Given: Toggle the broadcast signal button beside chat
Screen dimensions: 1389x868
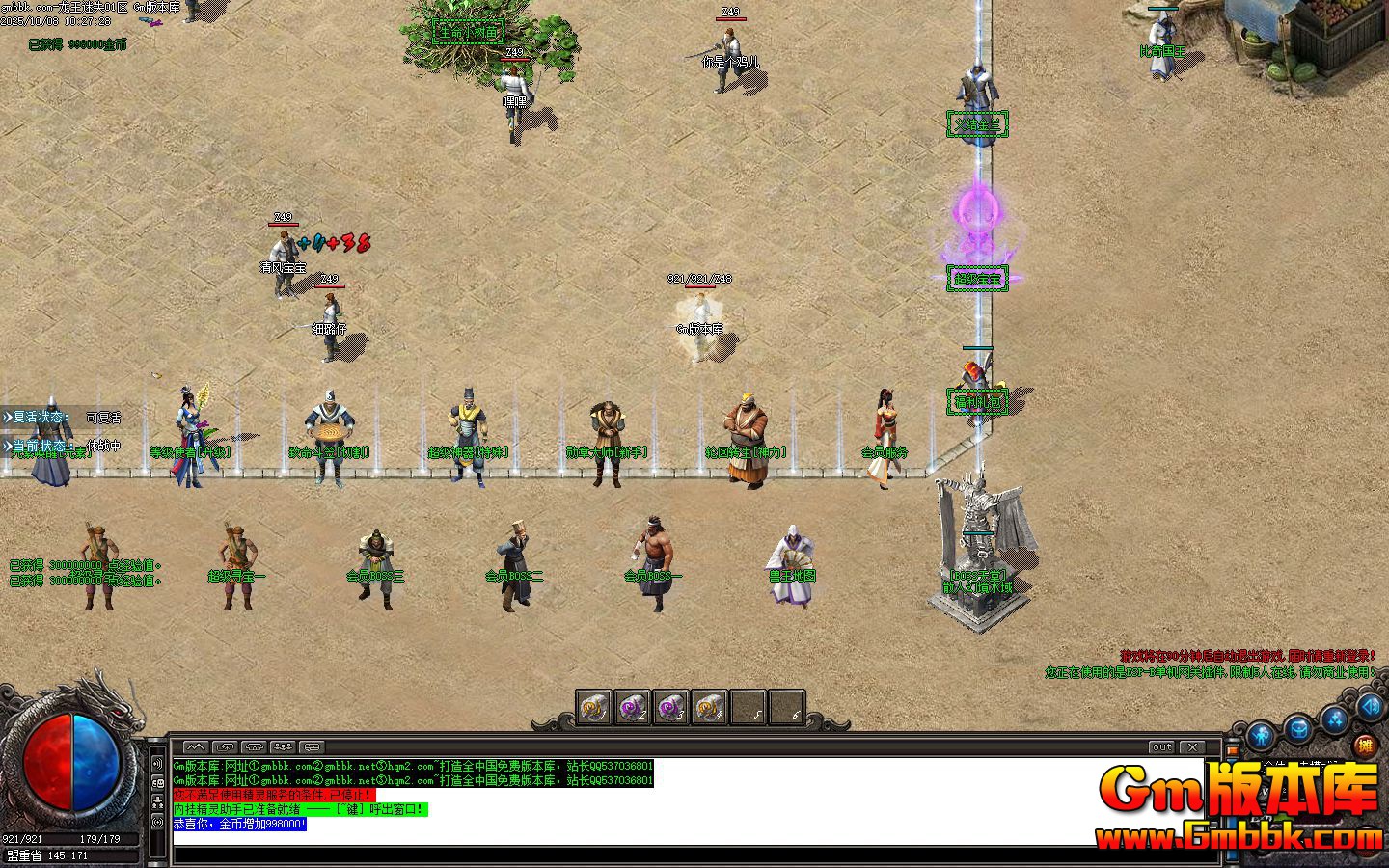Looking at the screenshot, I should 157,821.
